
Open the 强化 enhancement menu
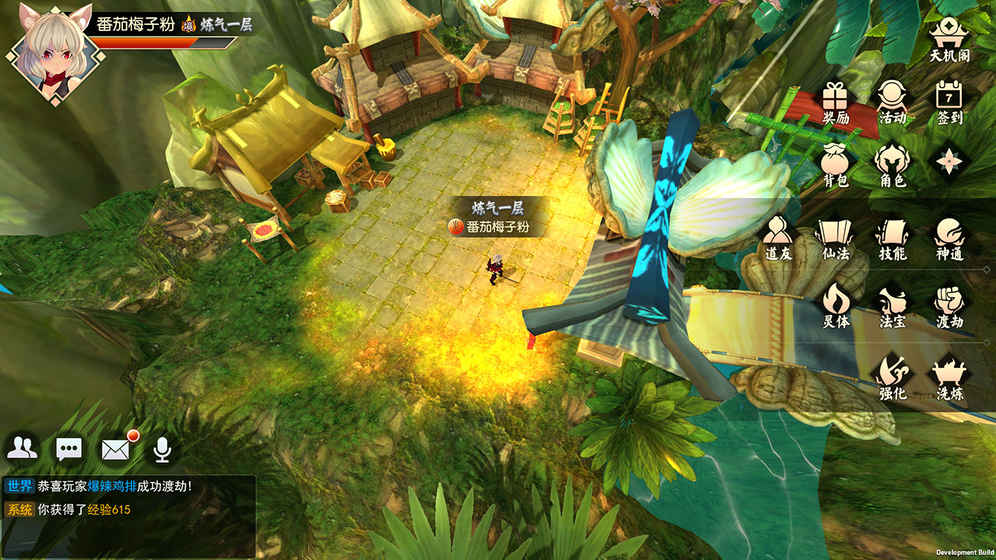tap(891, 377)
